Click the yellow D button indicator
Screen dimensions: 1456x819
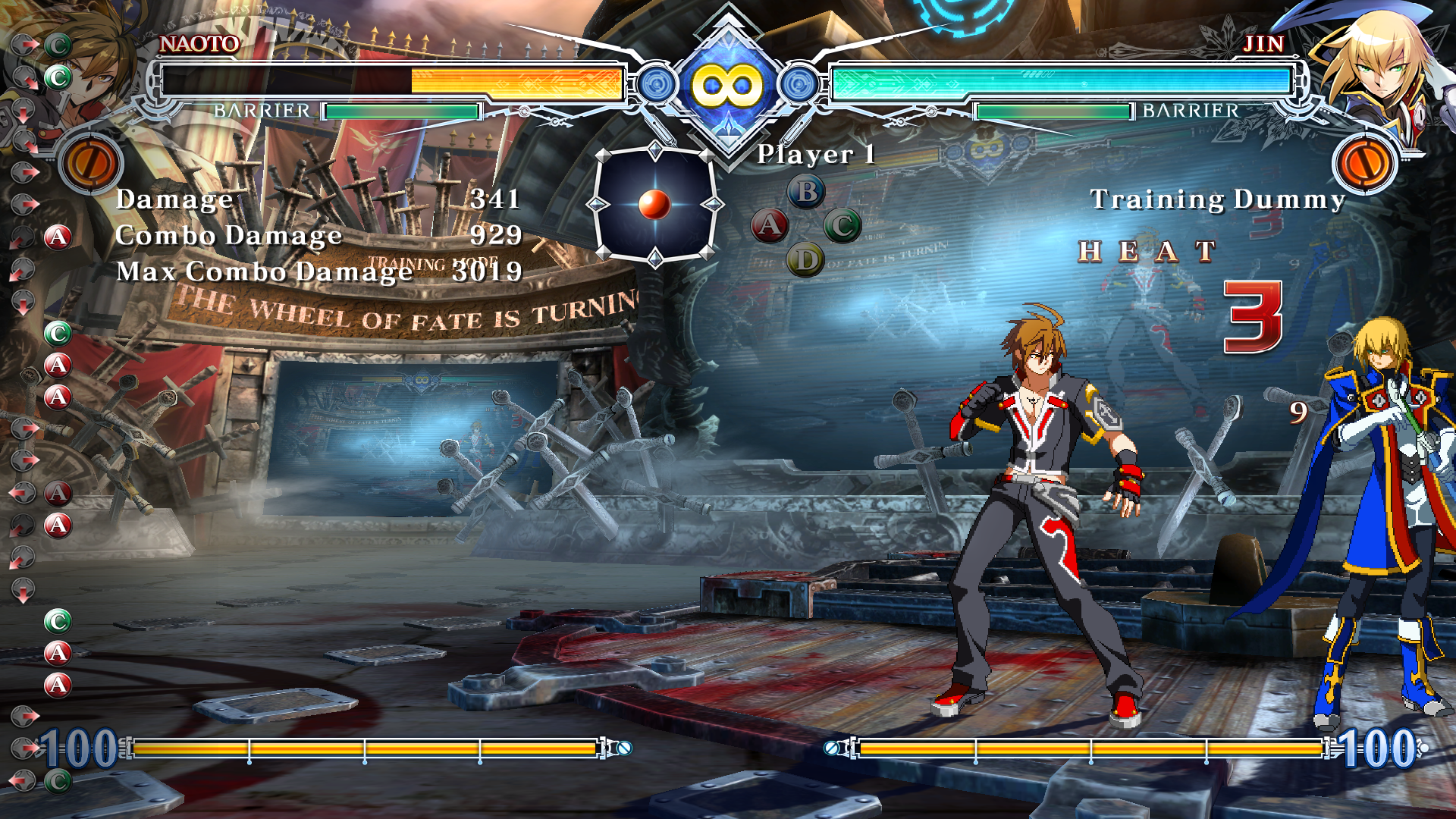coord(805,260)
